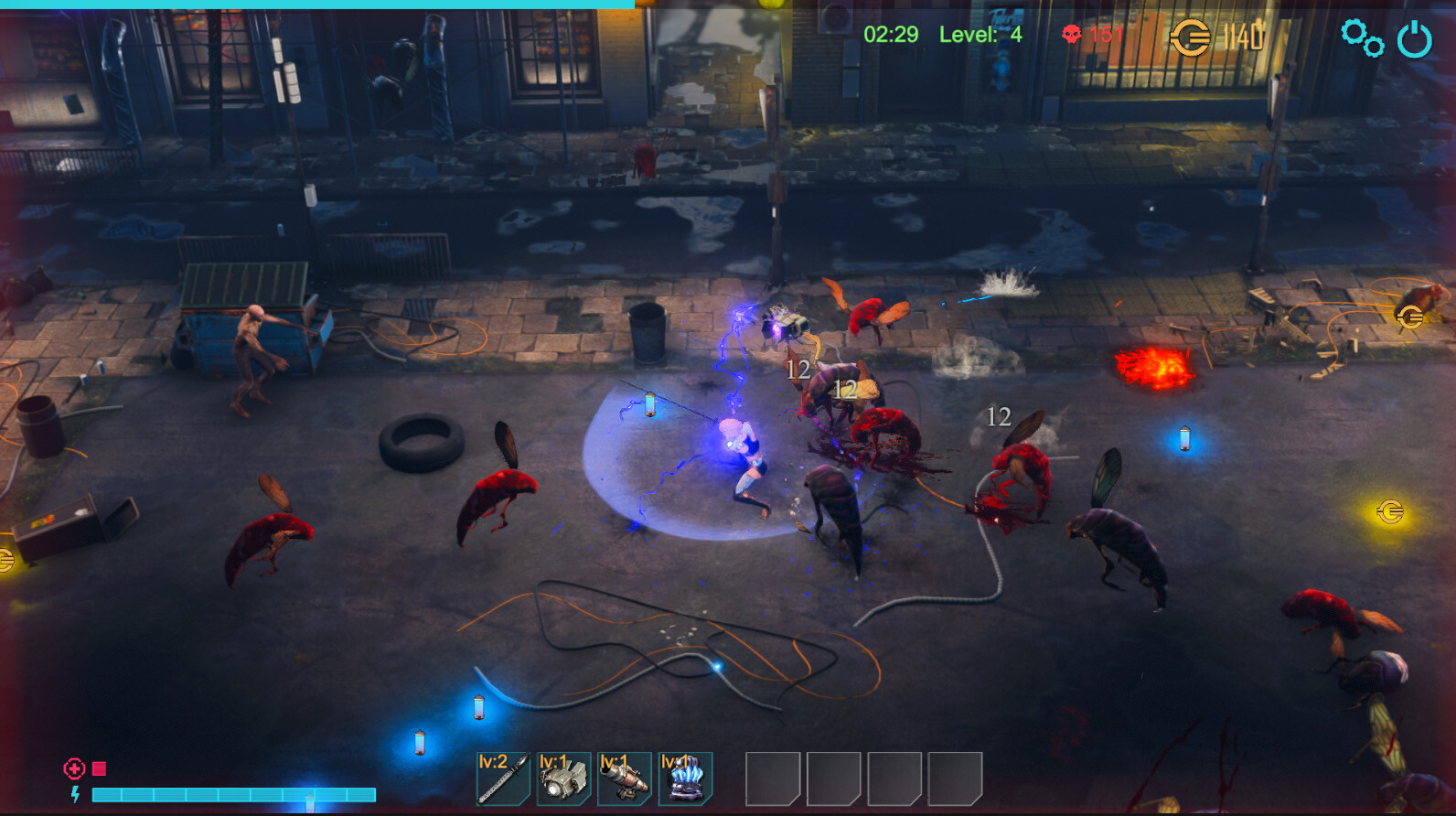This screenshot has width=1456, height=816.
Task: Click the last empty inventory slot
Action: point(954,779)
